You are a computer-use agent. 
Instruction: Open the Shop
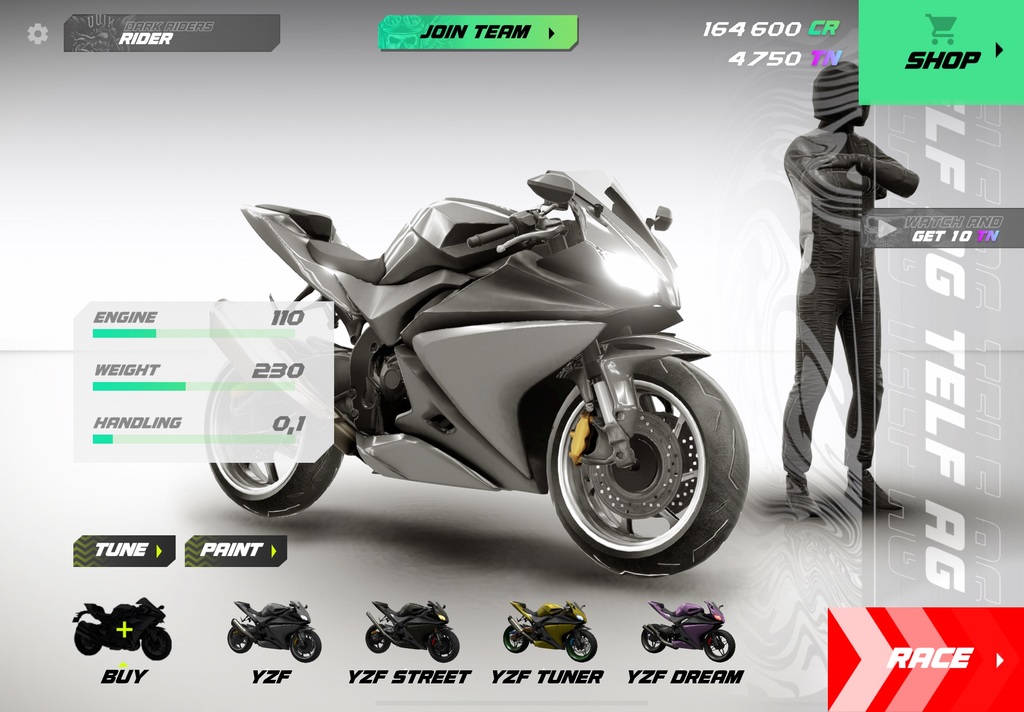(941, 52)
